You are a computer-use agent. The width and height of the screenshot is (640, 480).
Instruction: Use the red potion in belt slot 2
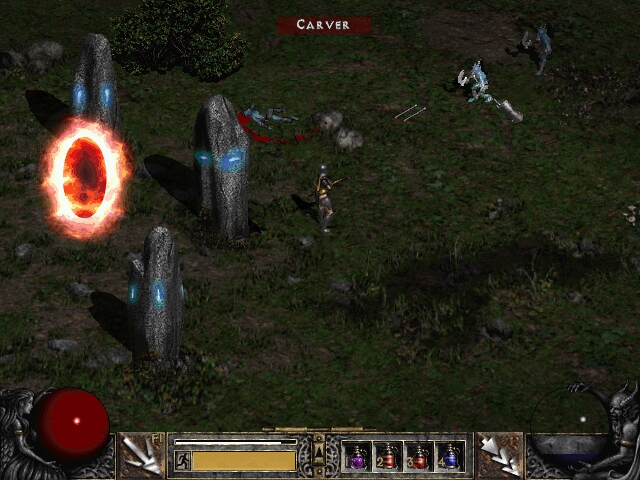point(388,456)
